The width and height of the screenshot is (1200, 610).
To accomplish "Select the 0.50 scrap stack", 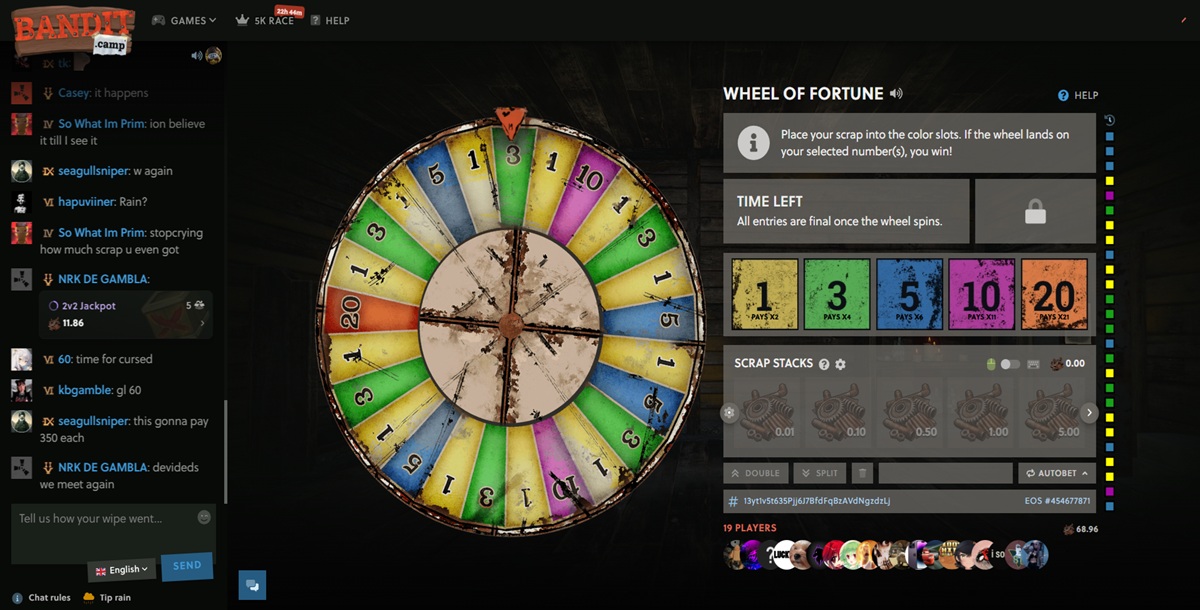I will point(909,412).
